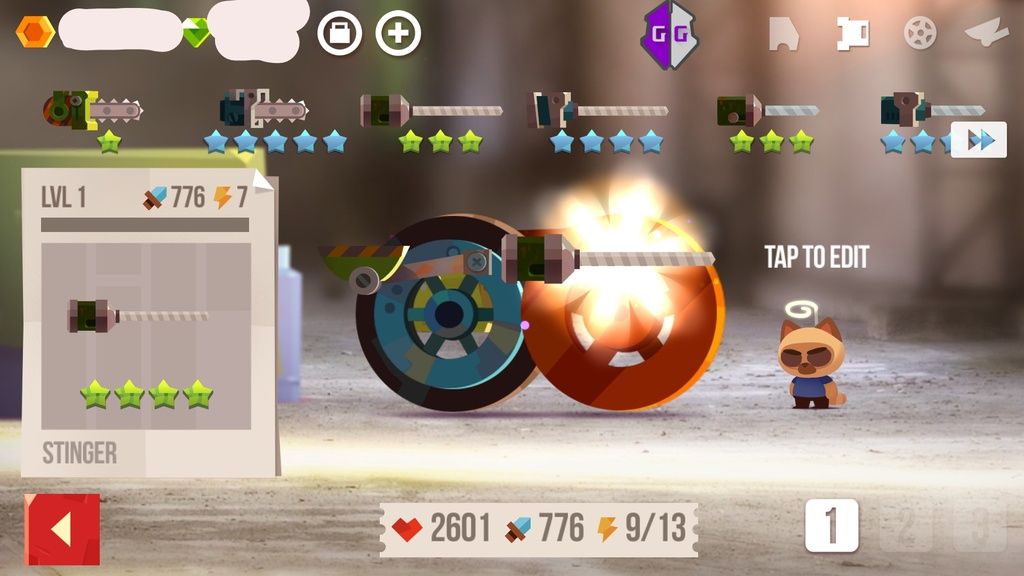Image resolution: width=1024 pixels, height=576 pixels.
Task: Select vehicle slot 3
Action: 979,526
